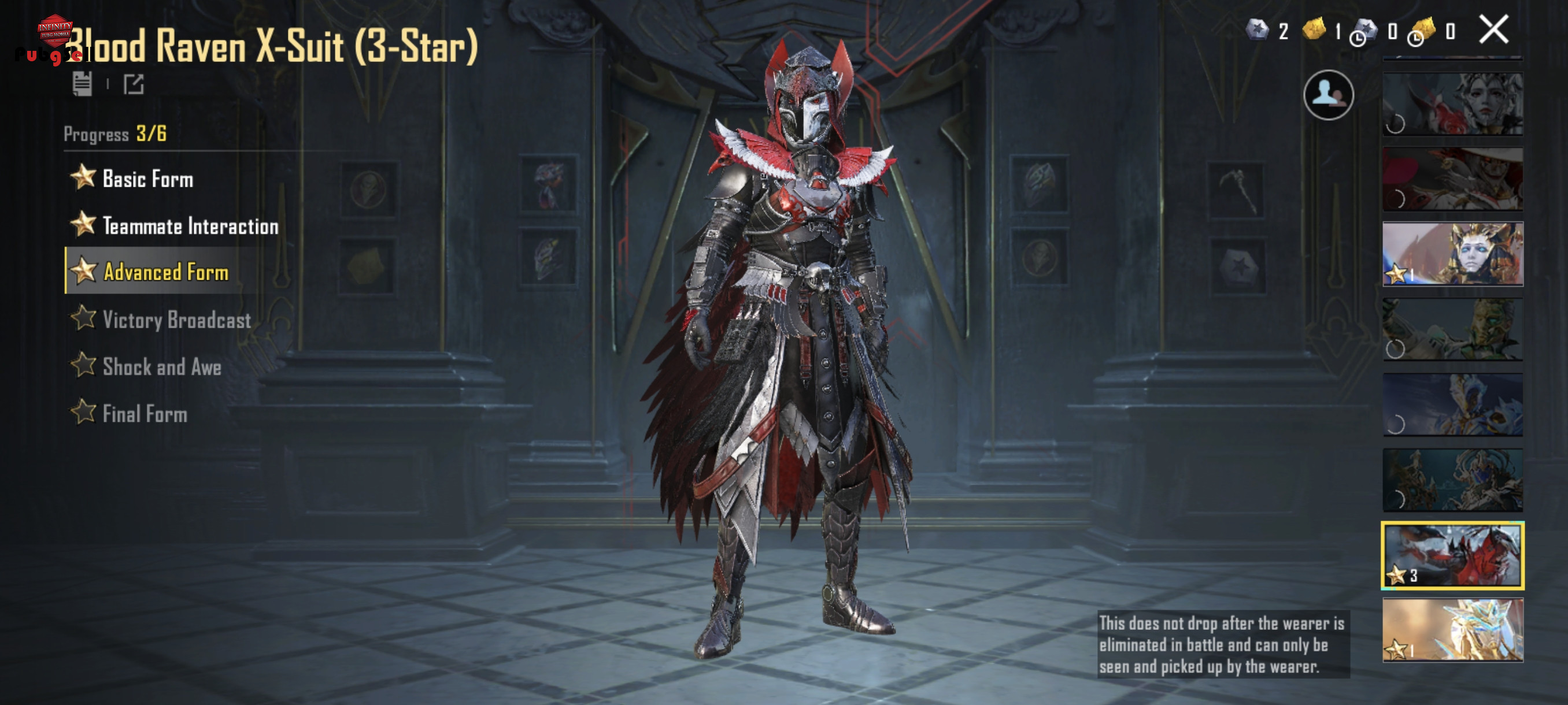Image resolution: width=1568 pixels, height=705 pixels.
Task: Open the Shock and Awe stage
Action: click(161, 367)
